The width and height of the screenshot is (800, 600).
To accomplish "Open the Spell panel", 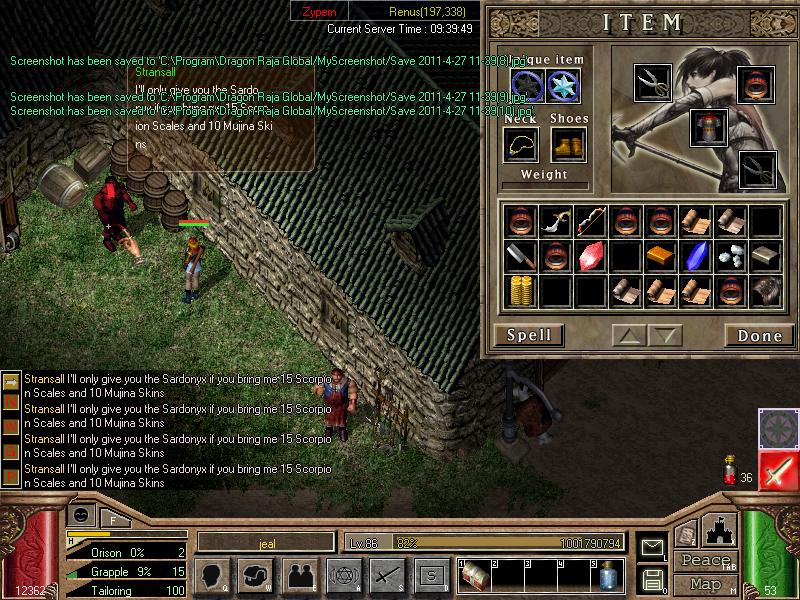I will (x=529, y=335).
